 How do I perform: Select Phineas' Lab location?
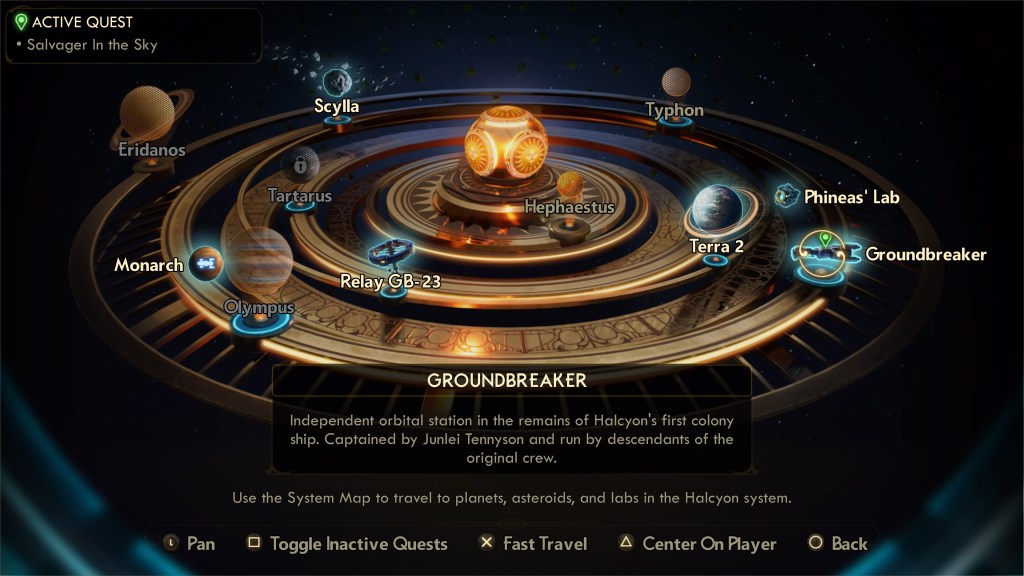788,196
